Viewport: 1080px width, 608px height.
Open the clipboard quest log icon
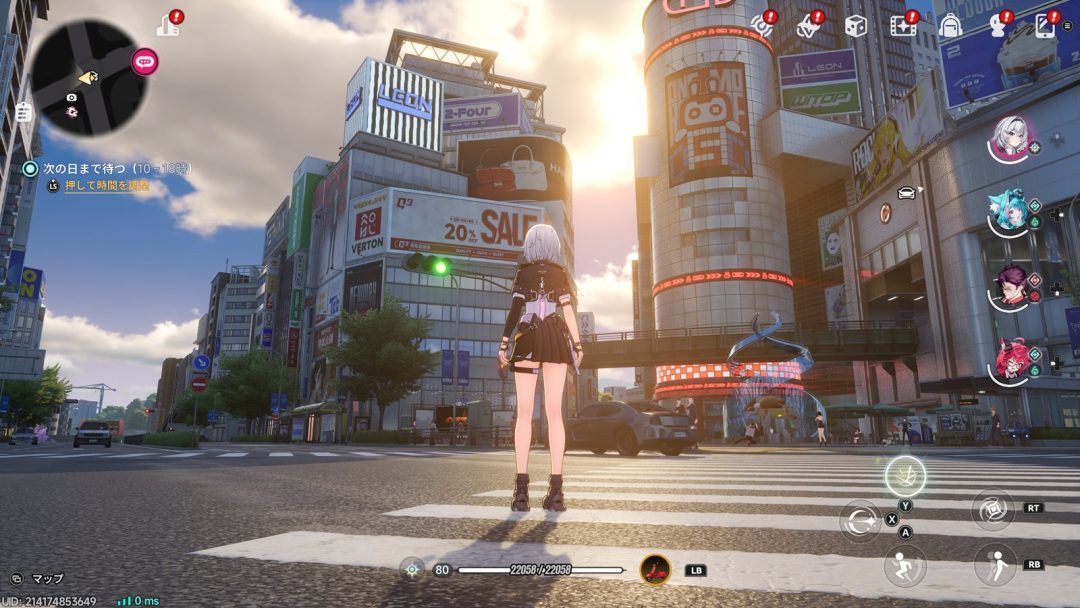coord(23,112)
